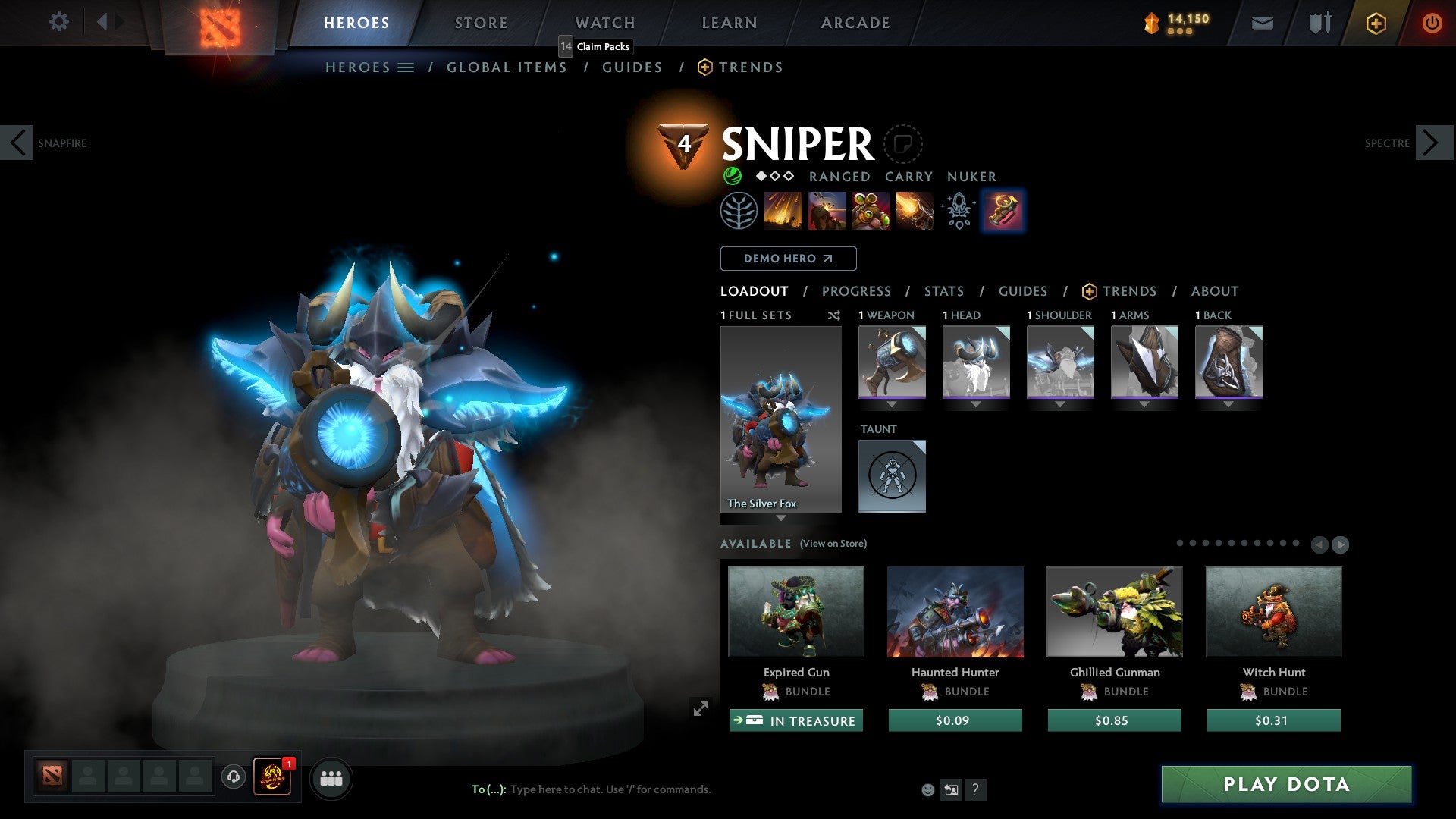Open the heroes hamburger menu
The image size is (1456, 819).
(x=406, y=67)
